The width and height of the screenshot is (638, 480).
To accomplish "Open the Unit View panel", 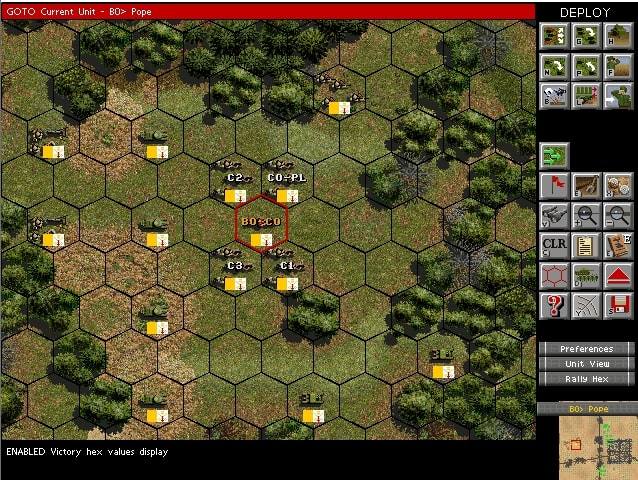I will point(586,364).
